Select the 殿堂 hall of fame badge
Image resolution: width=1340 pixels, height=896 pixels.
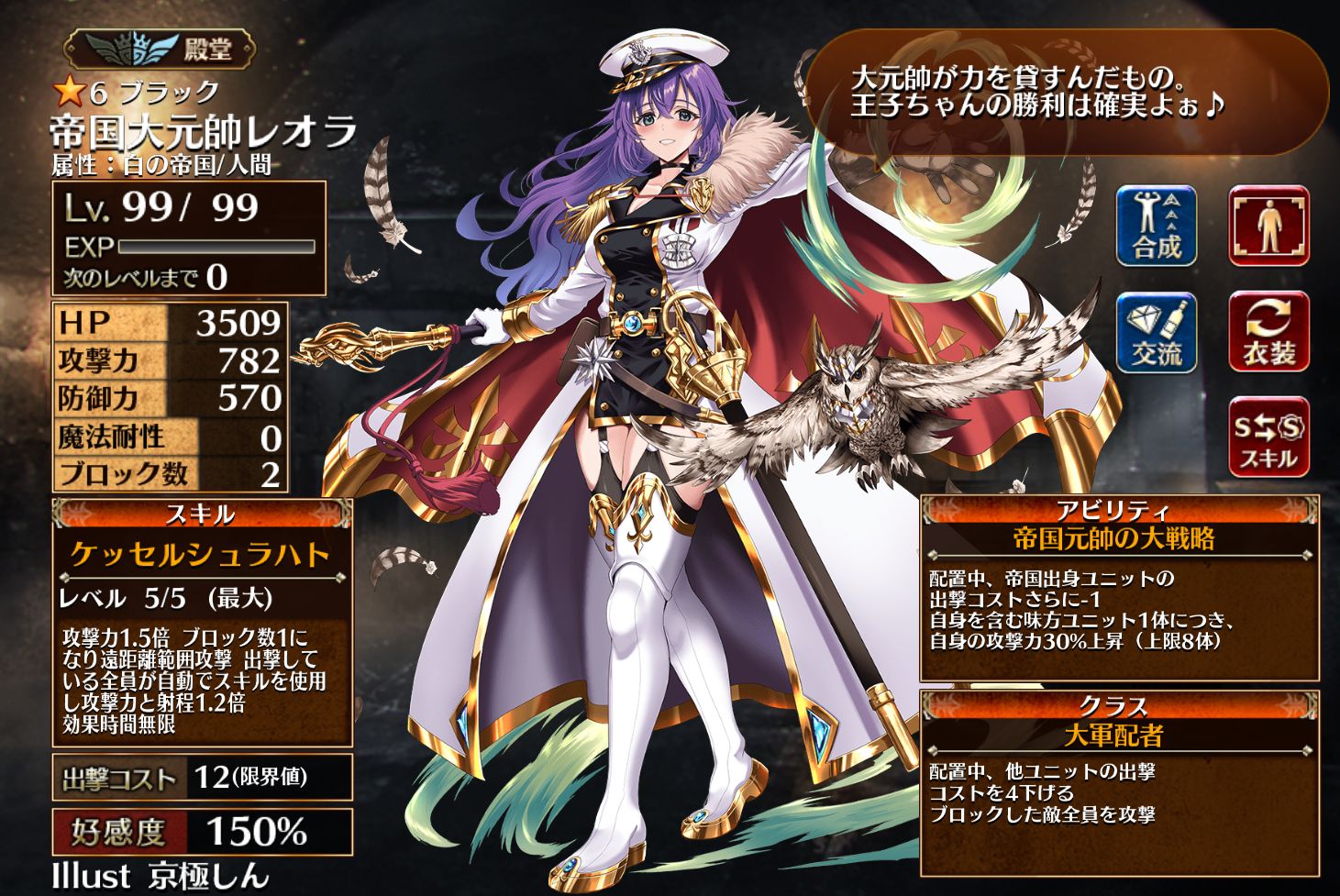pos(161,50)
